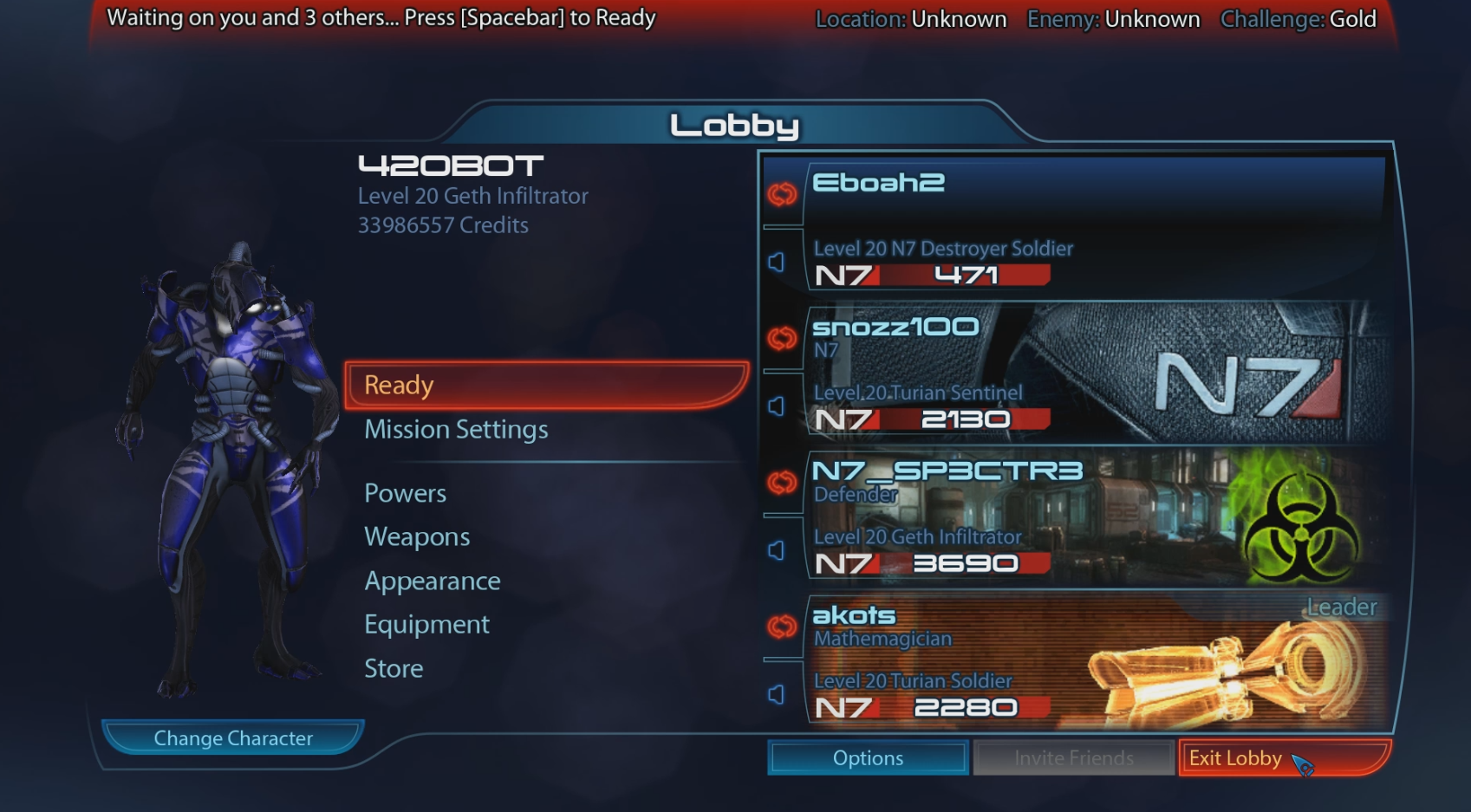The width and height of the screenshot is (1471, 812).
Task: Open the Store menu entry
Action: coord(394,668)
